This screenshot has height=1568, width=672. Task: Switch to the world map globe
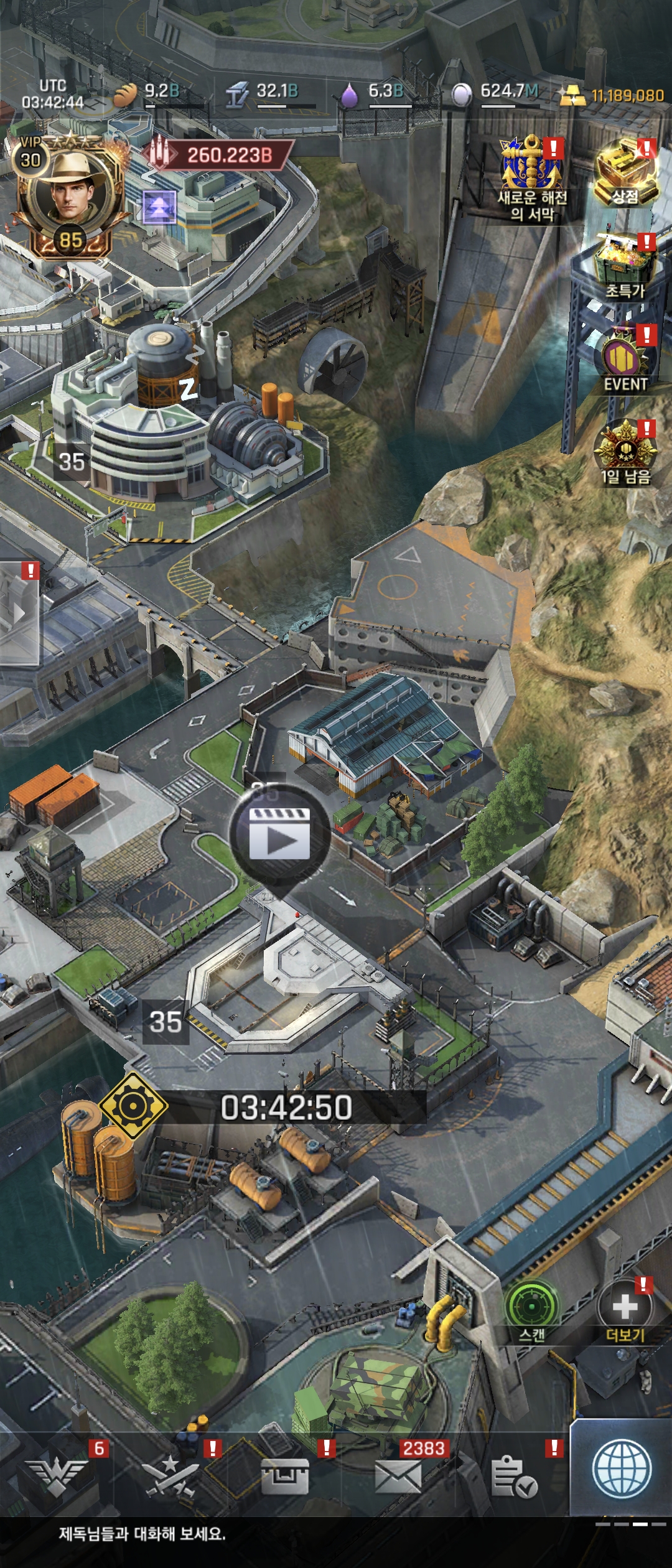[622, 1469]
